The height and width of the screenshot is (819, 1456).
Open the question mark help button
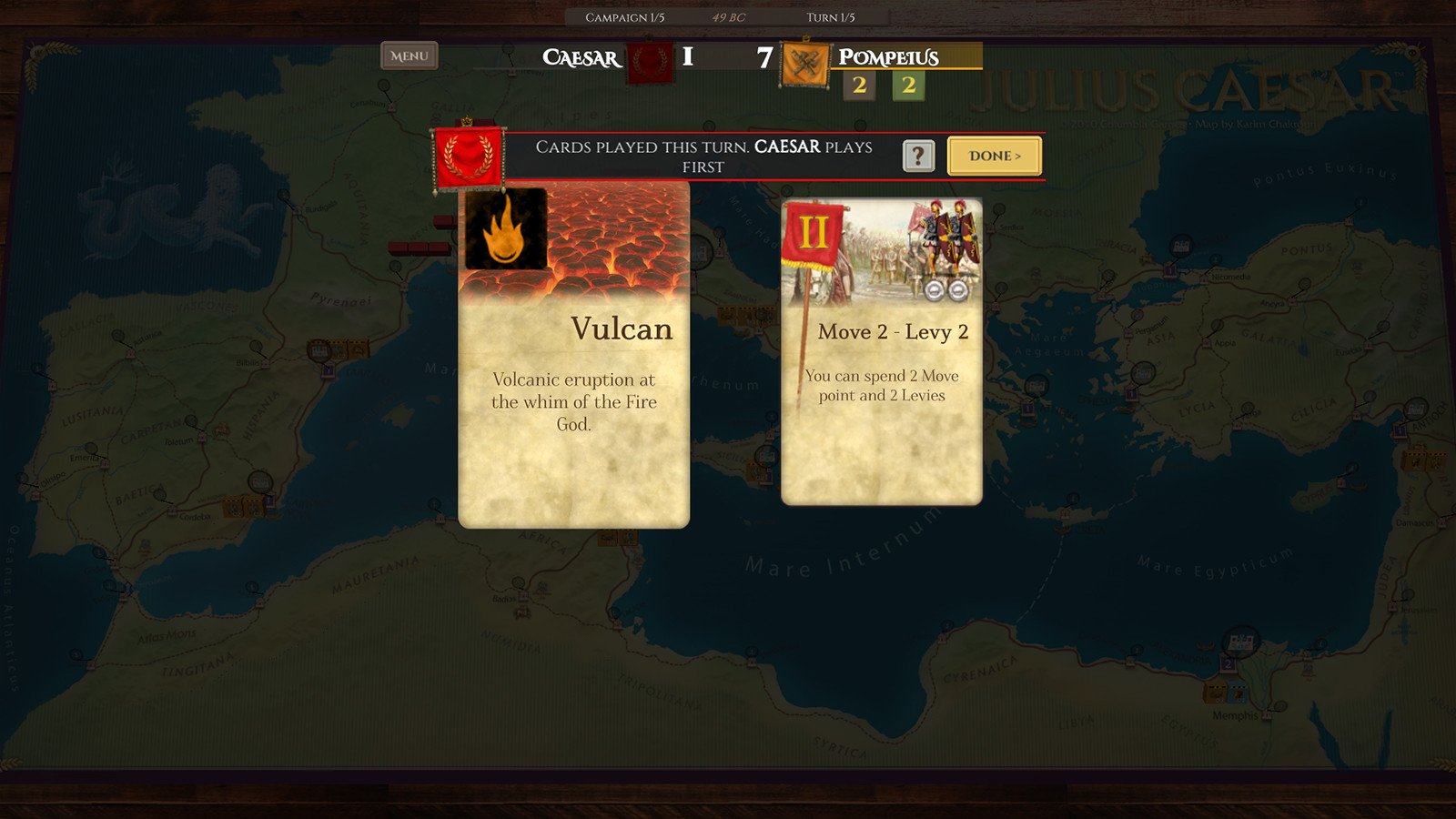918,156
